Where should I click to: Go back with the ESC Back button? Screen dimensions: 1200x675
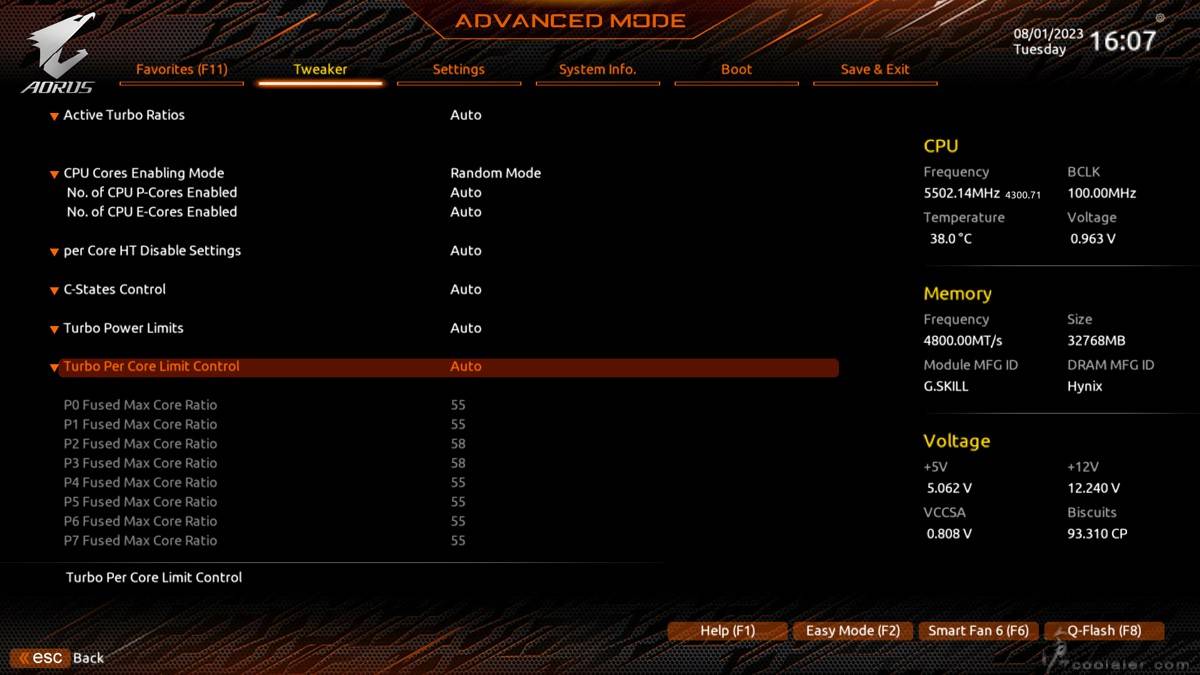tap(60, 658)
